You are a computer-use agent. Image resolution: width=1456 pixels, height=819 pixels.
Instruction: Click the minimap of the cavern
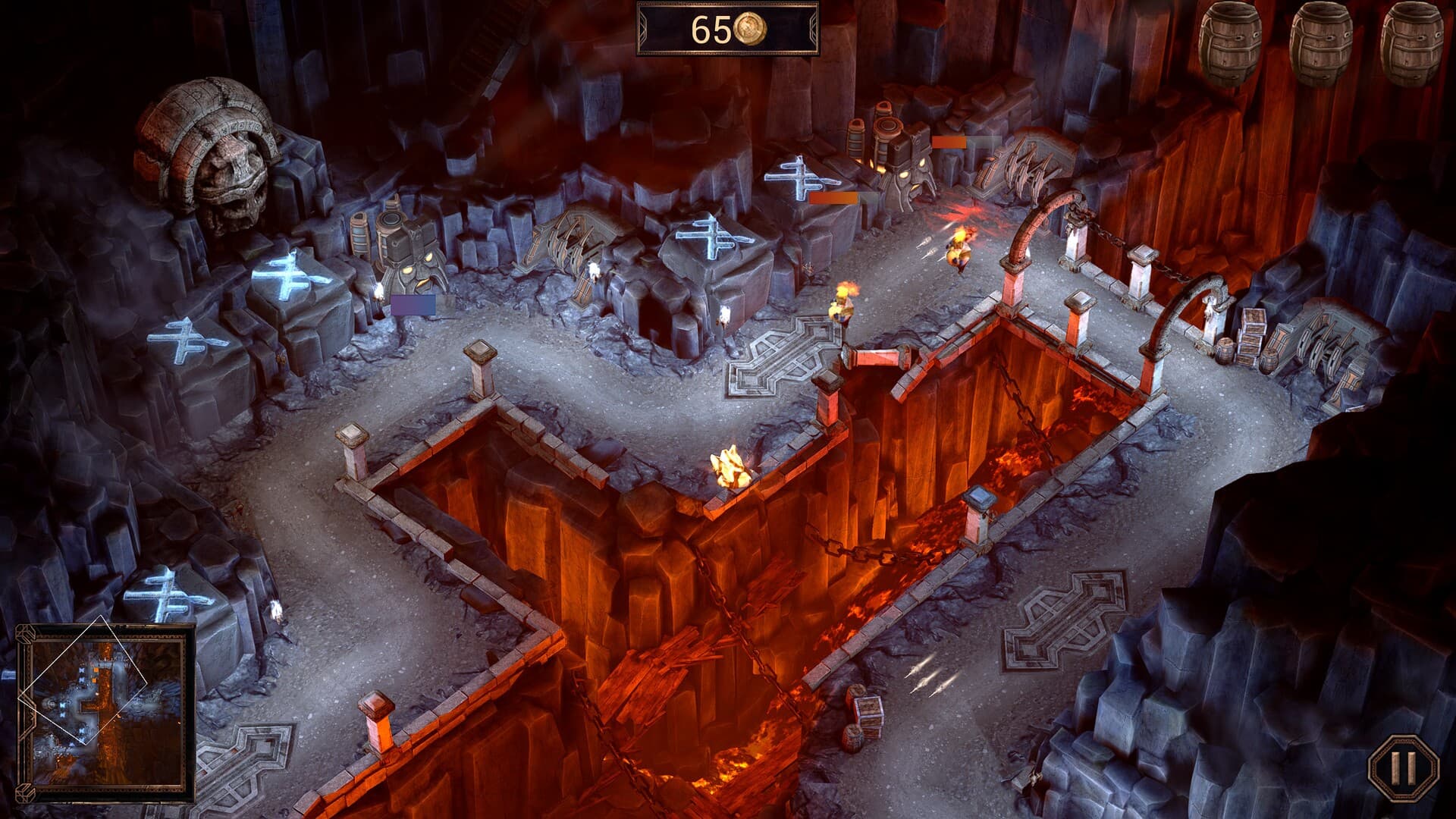(105, 711)
